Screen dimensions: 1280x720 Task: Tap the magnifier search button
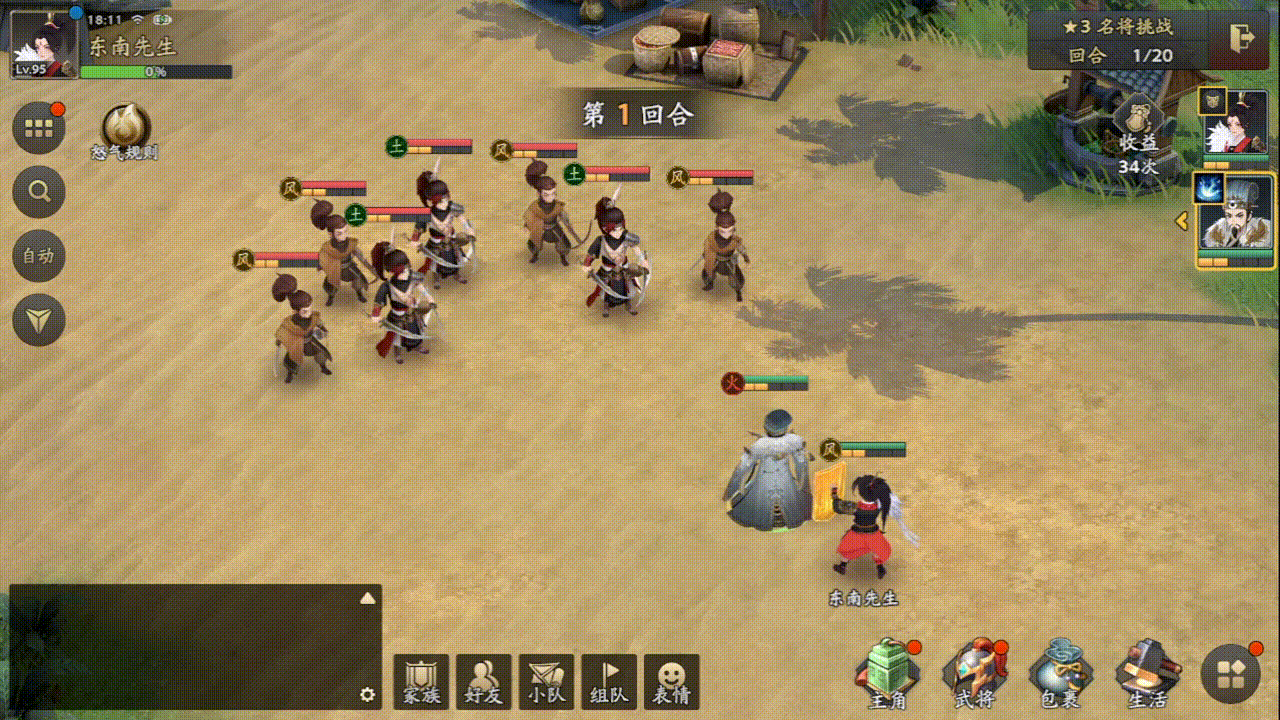39,192
